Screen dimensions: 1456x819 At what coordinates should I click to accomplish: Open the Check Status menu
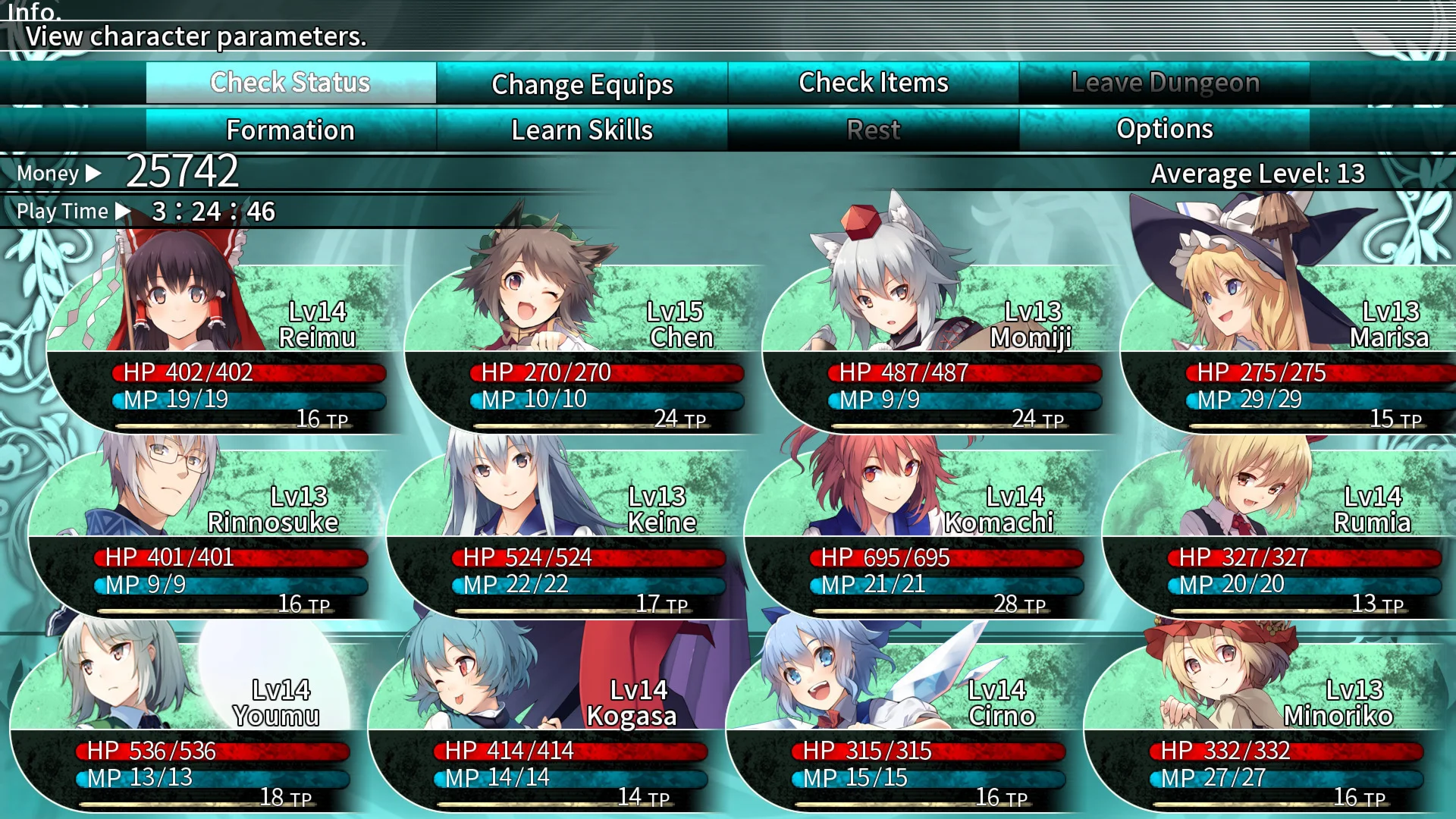pos(290,83)
